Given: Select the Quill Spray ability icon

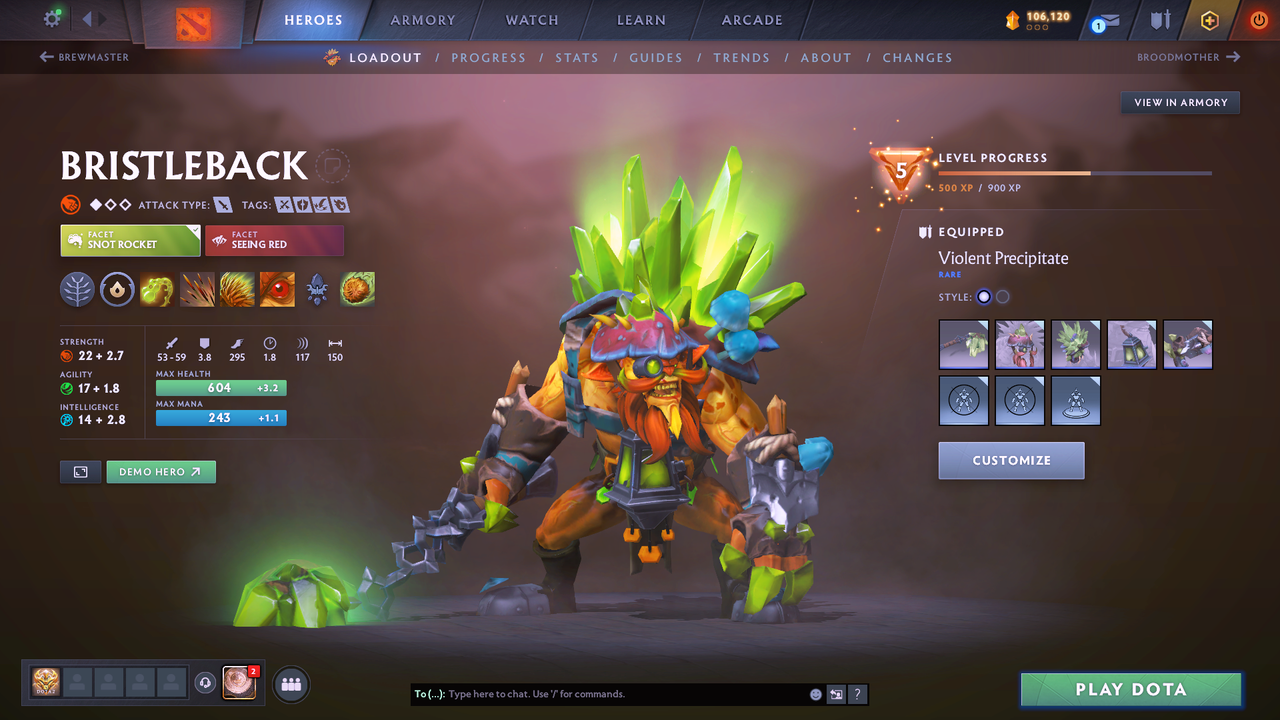Looking at the screenshot, I should tap(197, 290).
